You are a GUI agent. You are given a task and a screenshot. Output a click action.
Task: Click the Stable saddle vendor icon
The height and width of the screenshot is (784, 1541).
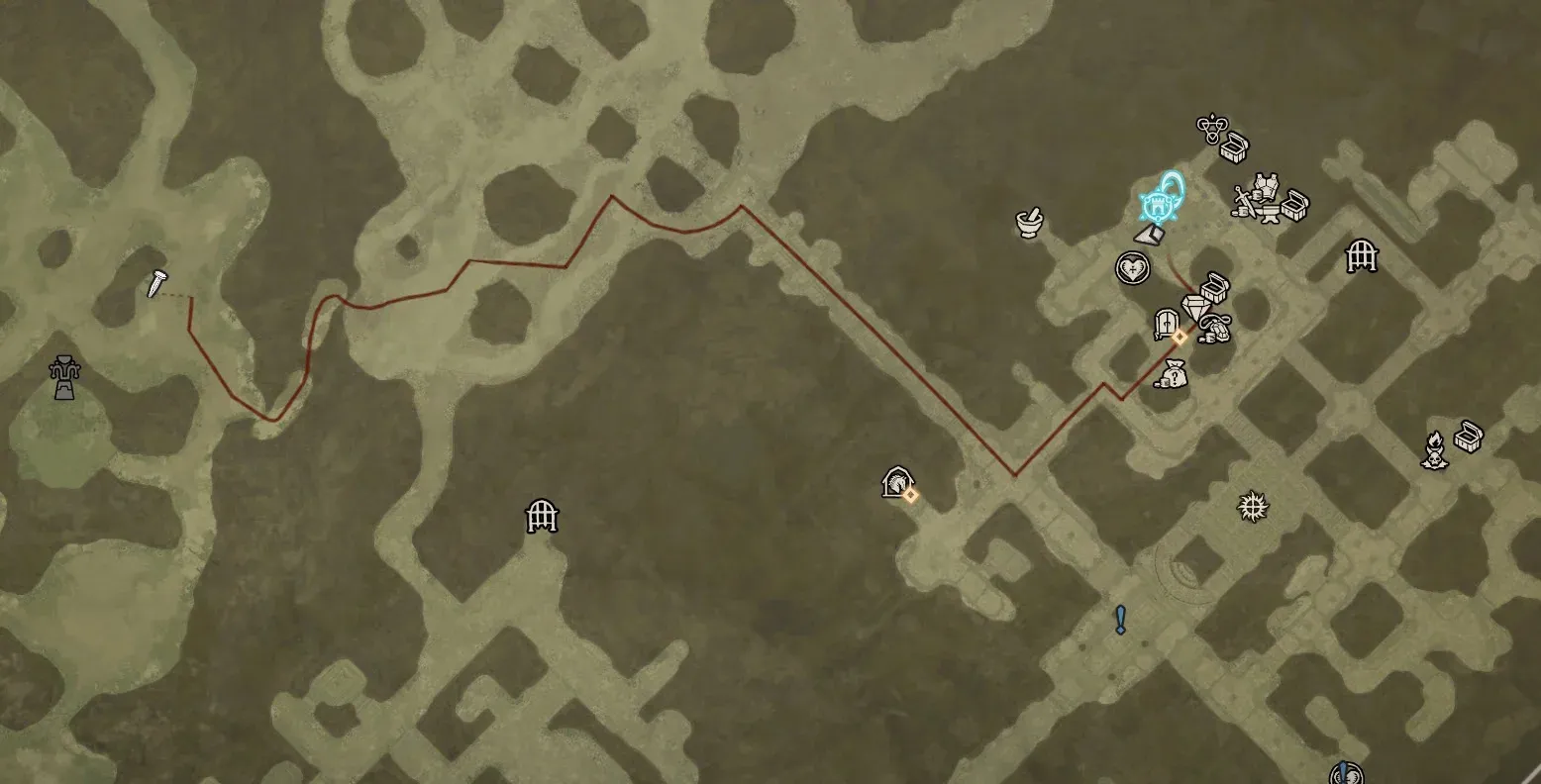click(x=1215, y=327)
